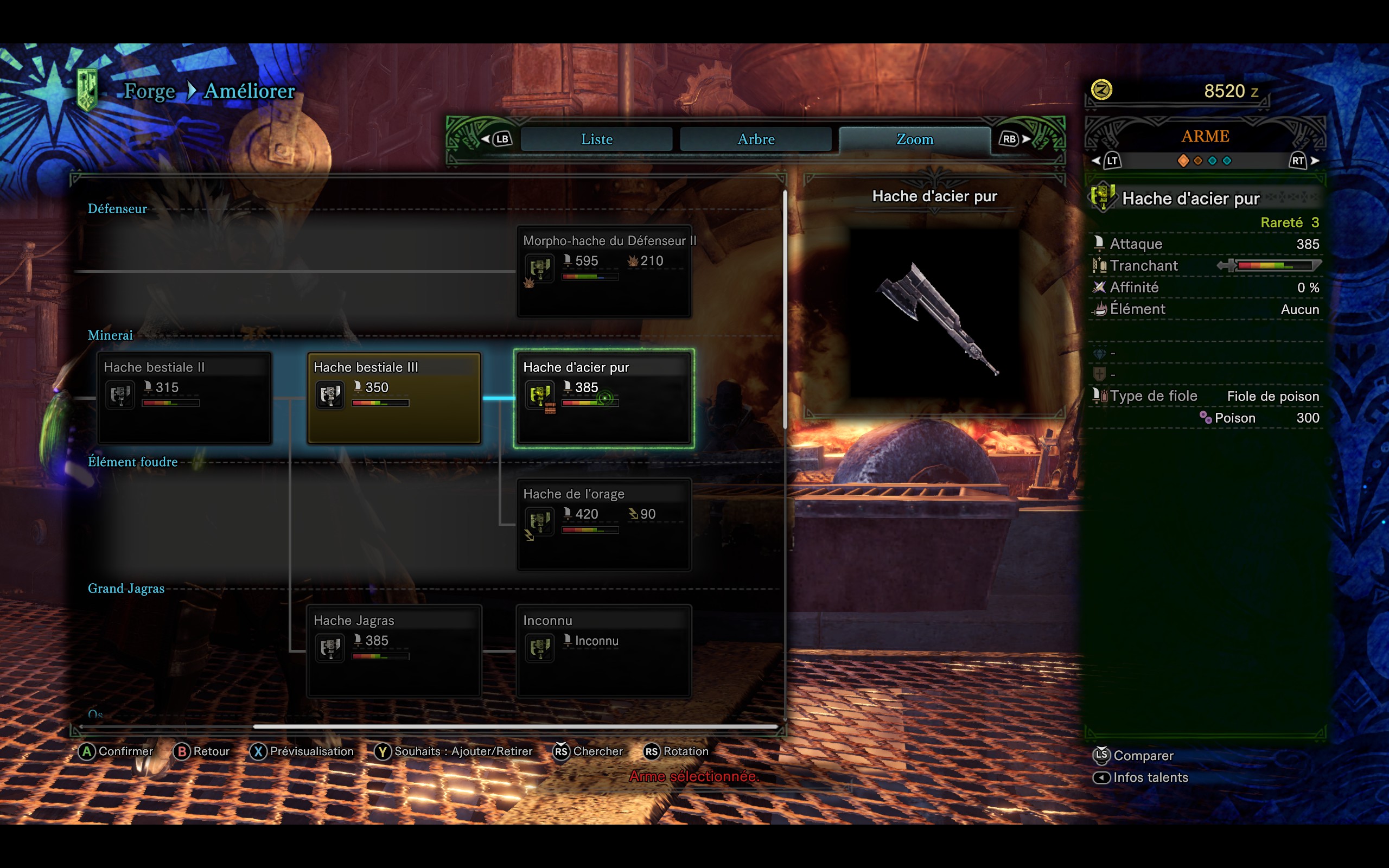Open the Arbre view tab

click(755, 139)
